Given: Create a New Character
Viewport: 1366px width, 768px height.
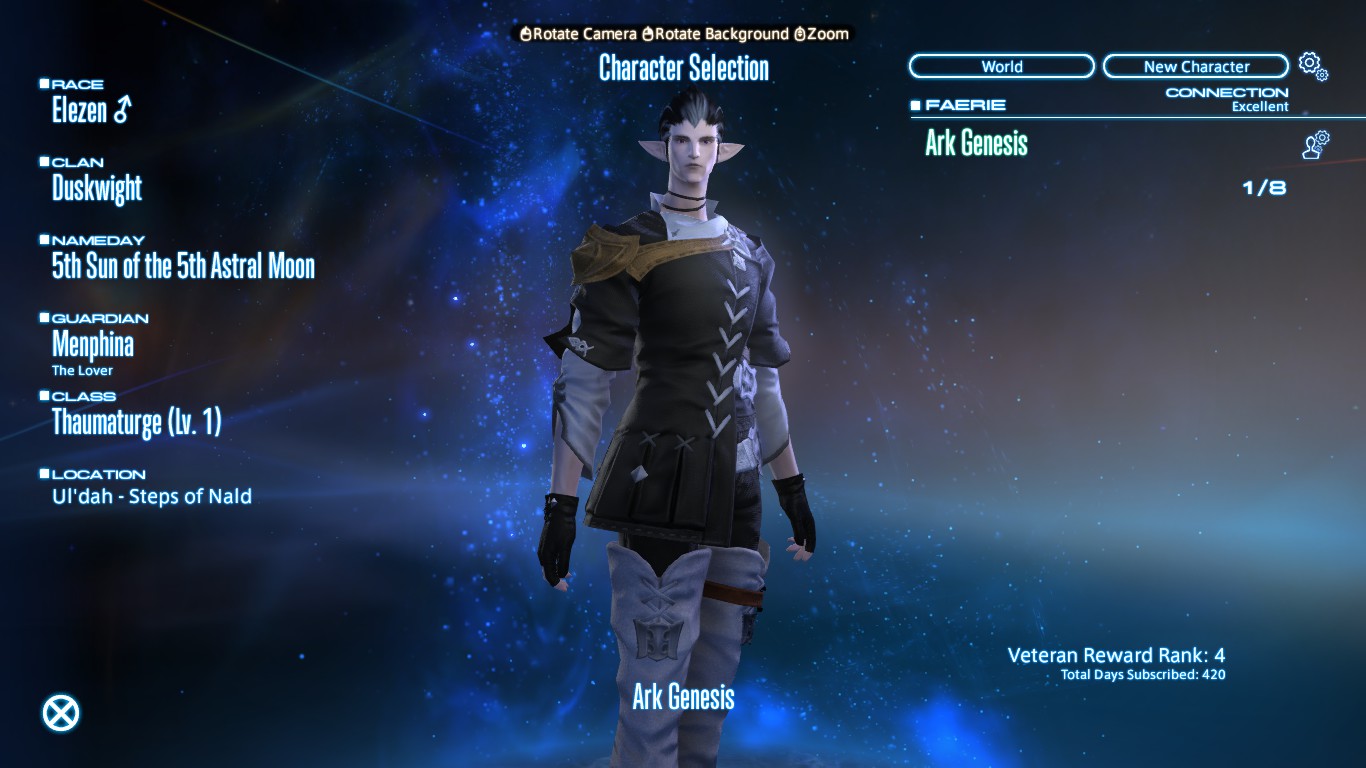Looking at the screenshot, I should [x=1196, y=67].
